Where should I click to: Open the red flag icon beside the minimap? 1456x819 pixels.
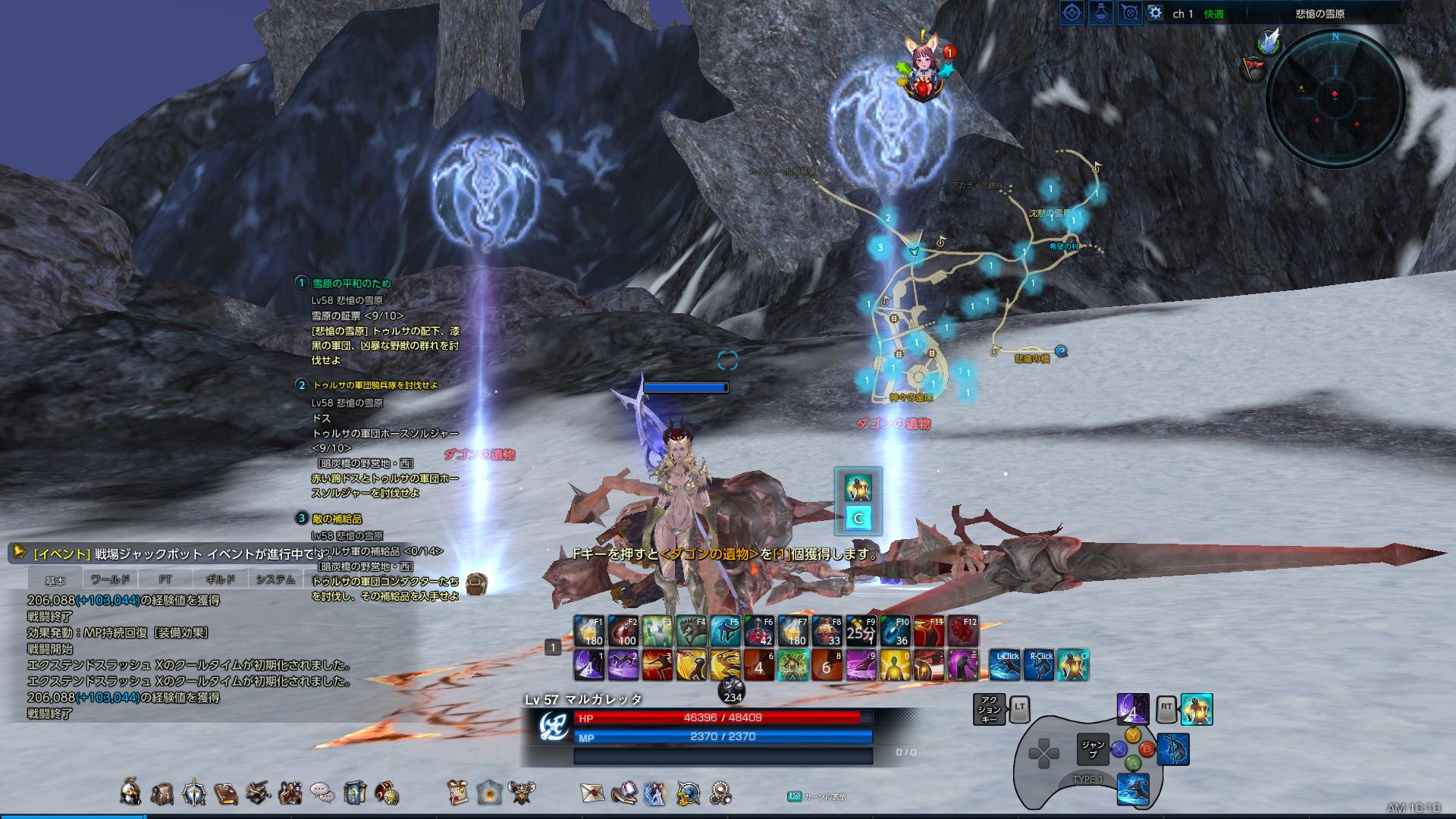1252,68
